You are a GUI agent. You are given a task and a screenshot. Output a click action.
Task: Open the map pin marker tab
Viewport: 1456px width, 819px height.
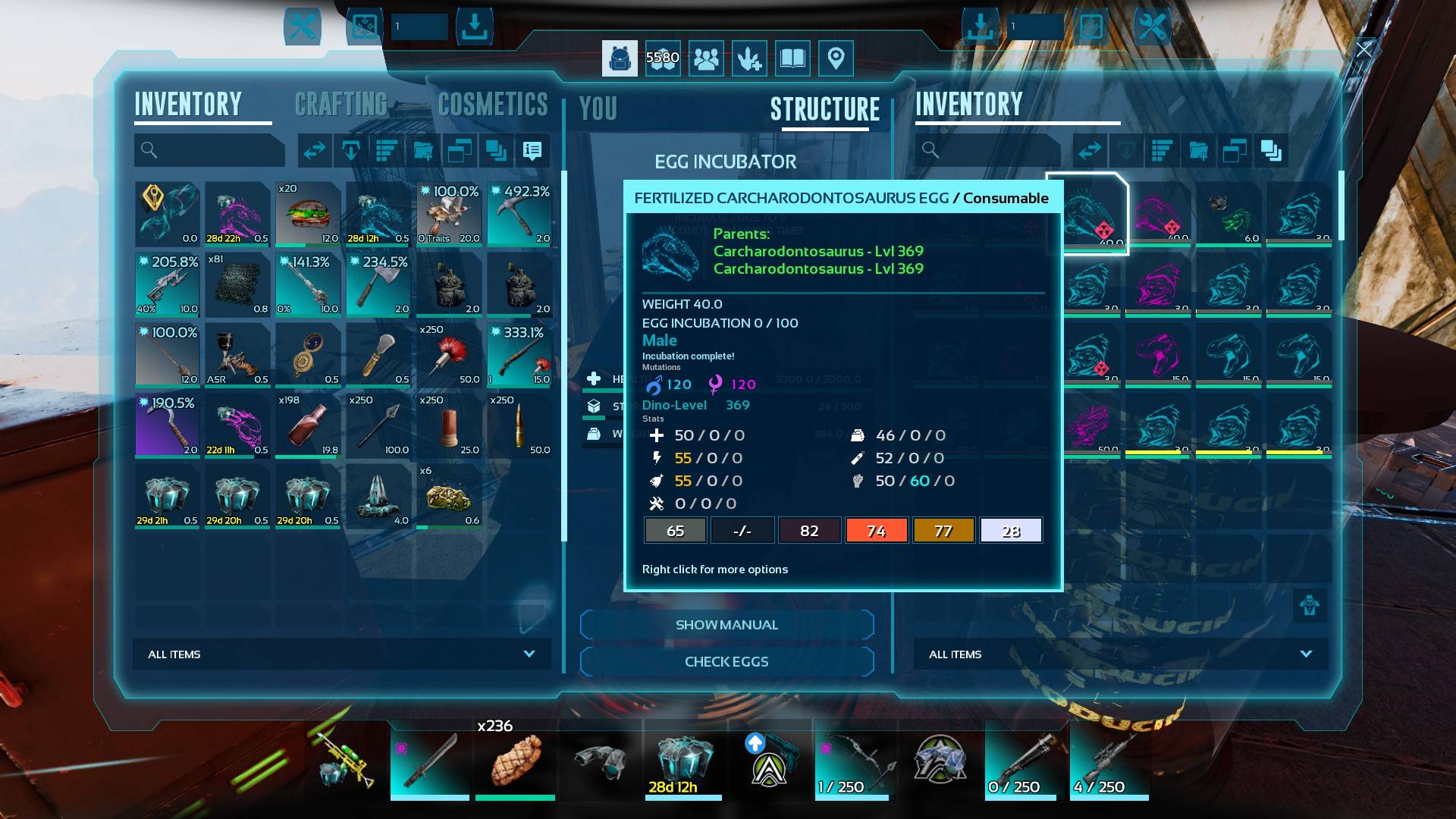coord(836,58)
